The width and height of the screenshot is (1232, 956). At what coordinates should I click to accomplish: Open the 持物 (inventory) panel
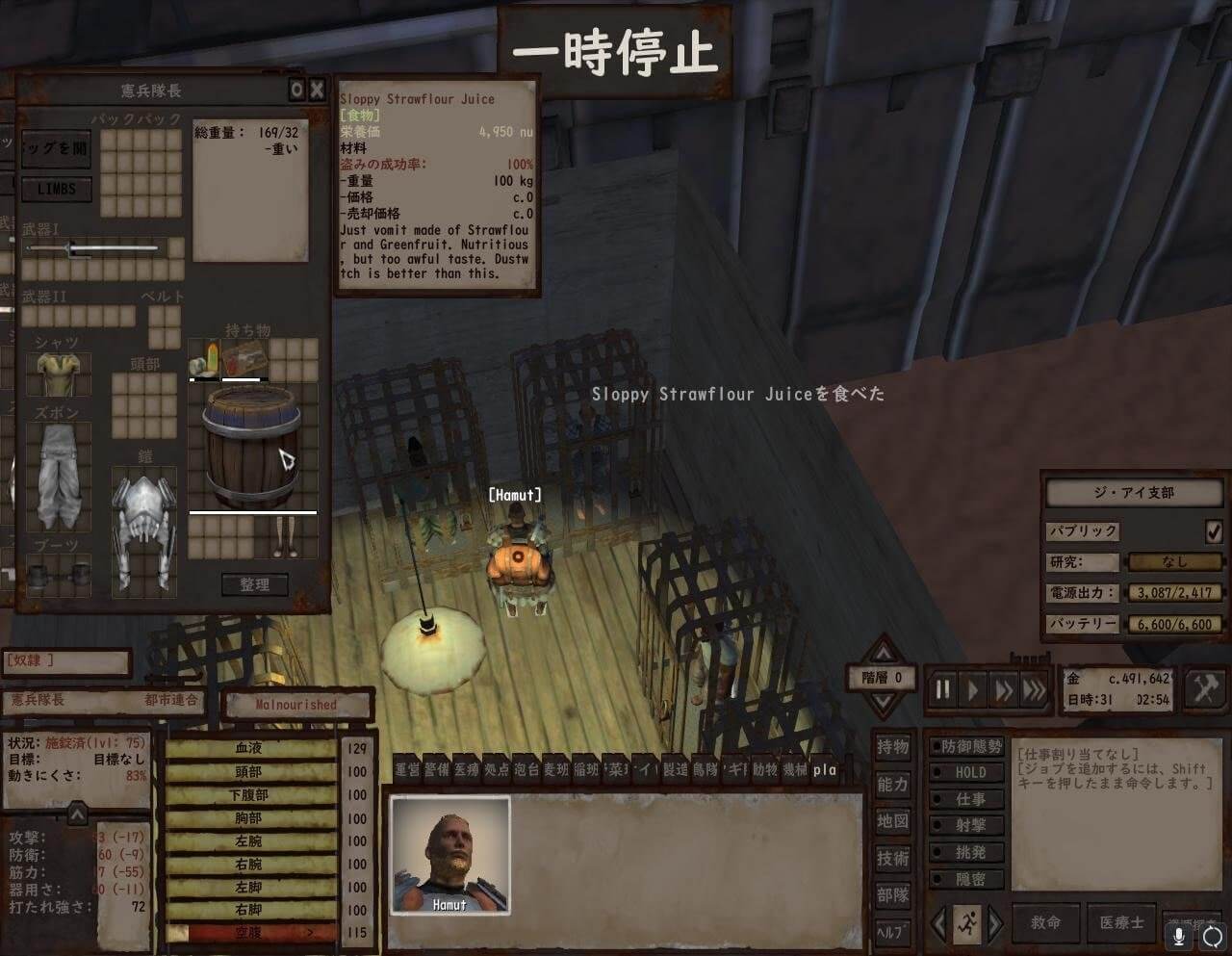[x=892, y=746]
